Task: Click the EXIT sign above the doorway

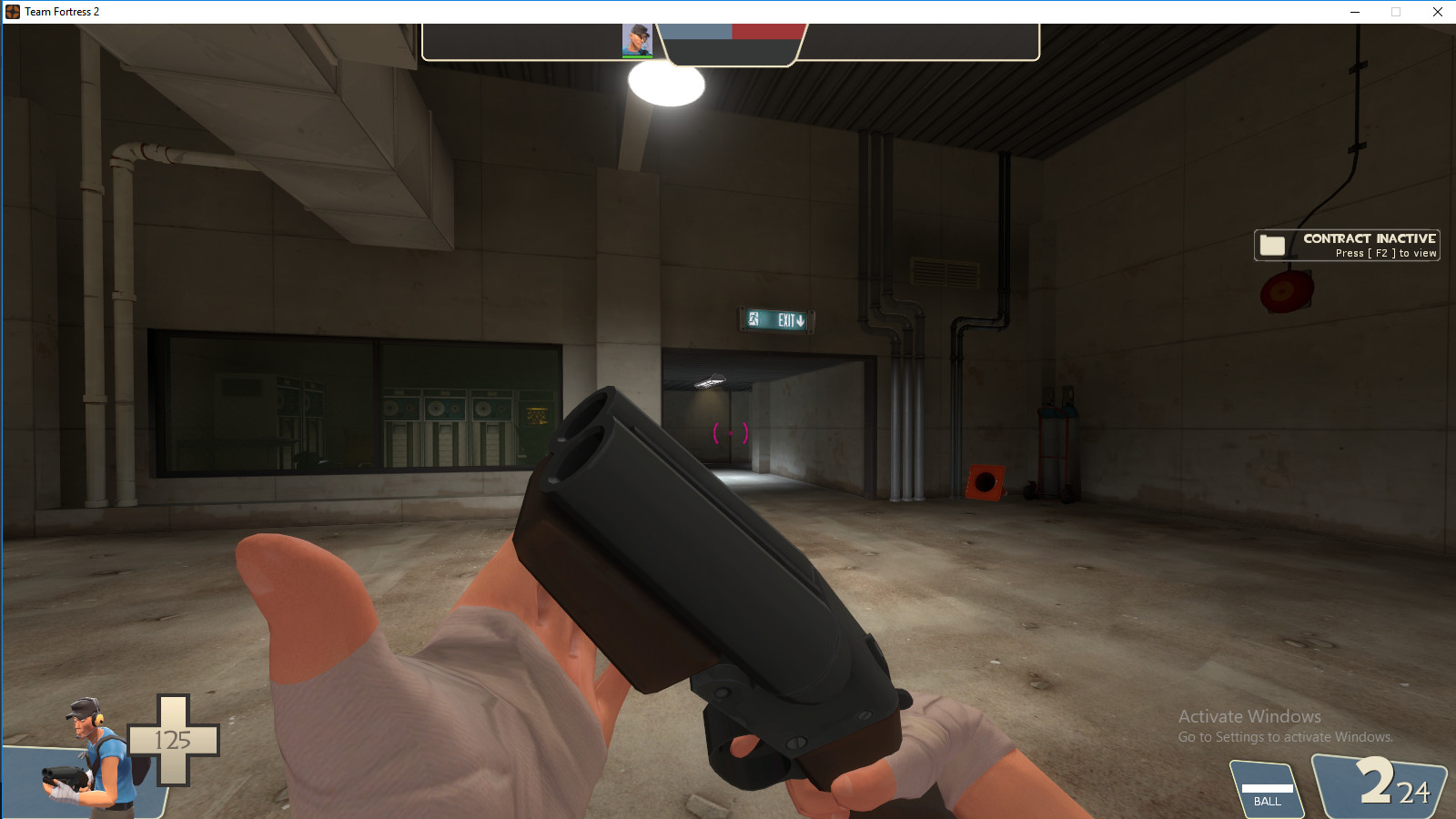Action: 775,320
